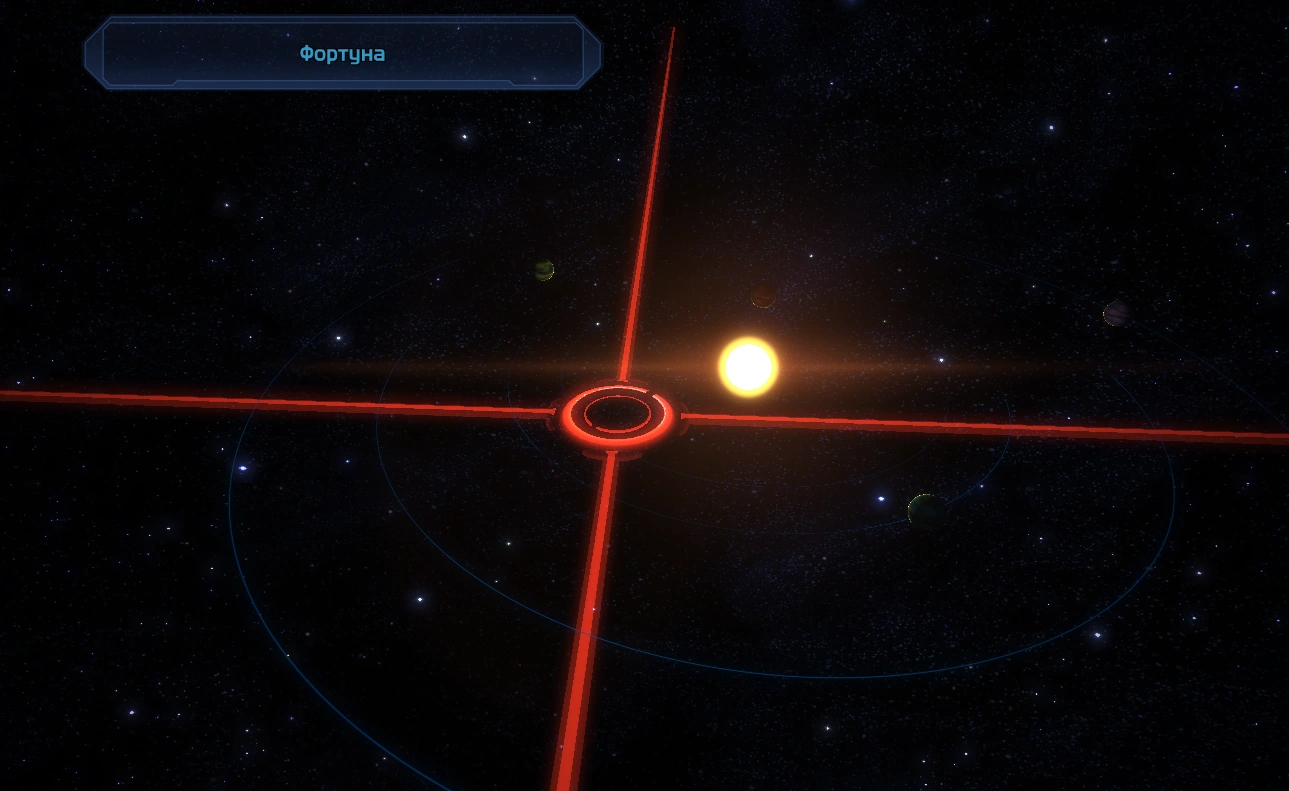Select the yellow-green planet on the system map
Image resolution: width=1289 pixels, height=791 pixels.
pyautogui.click(x=544, y=270)
